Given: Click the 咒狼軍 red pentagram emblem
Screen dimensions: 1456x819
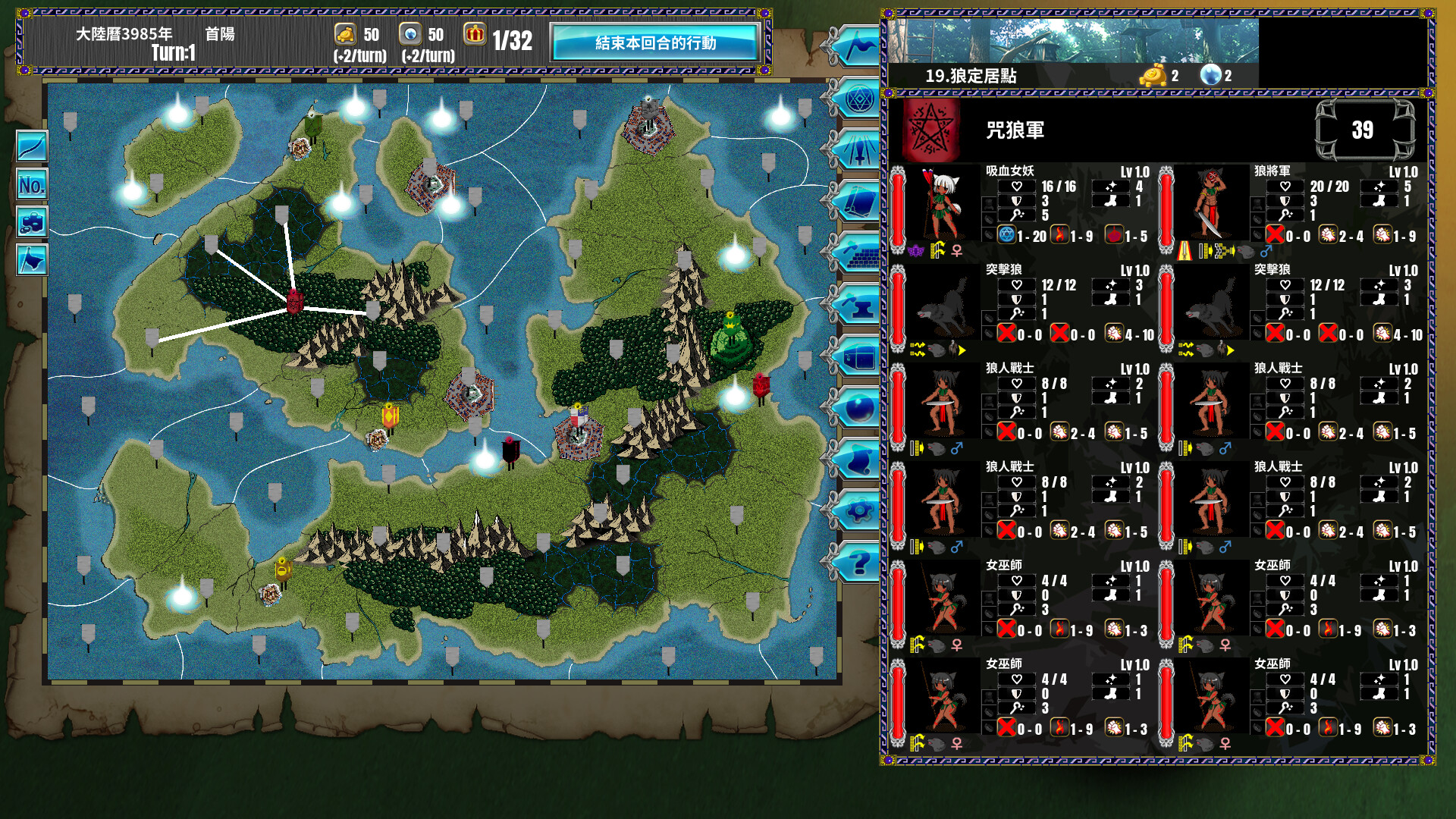Looking at the screenshot, I should (930, 130).
